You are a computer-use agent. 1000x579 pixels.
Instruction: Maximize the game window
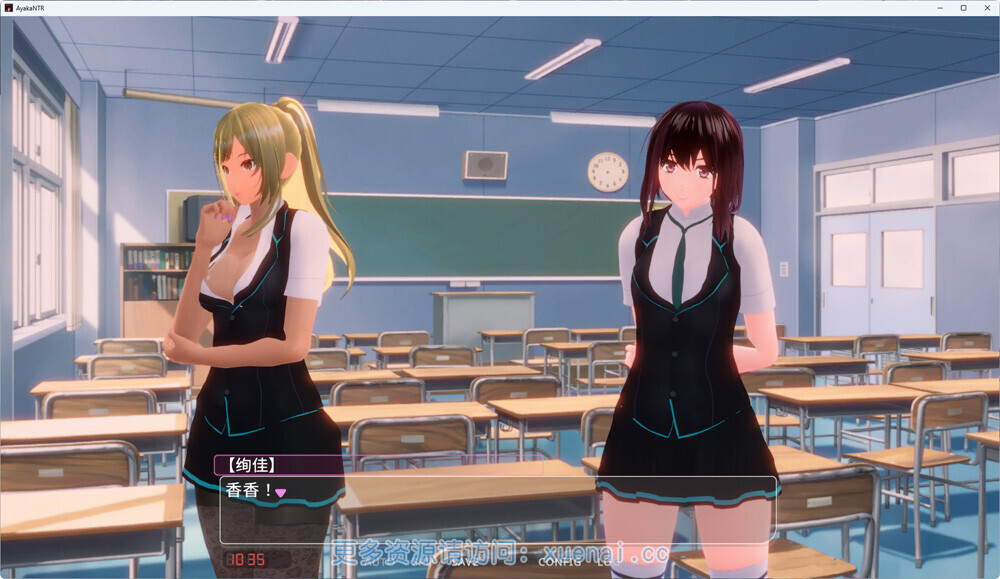(x=963, y=8)
